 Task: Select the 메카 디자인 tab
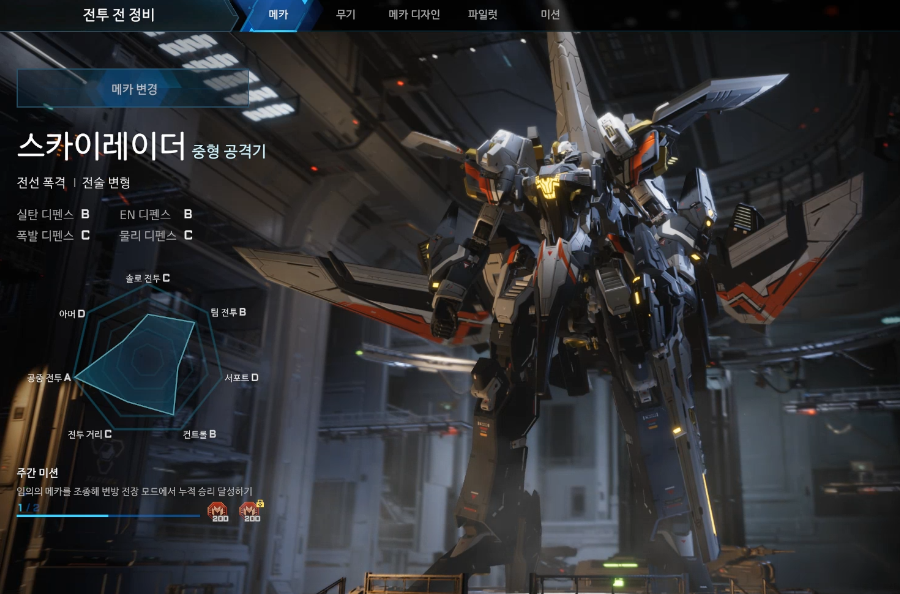coord(414,15)
